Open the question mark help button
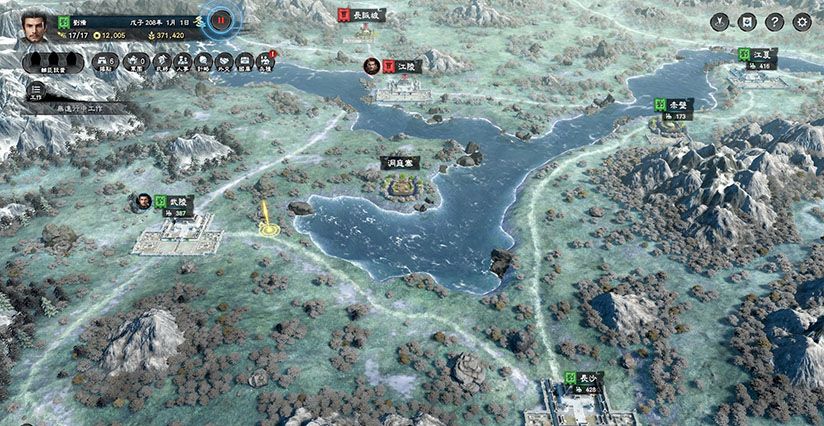 click(x=774, y=22)
